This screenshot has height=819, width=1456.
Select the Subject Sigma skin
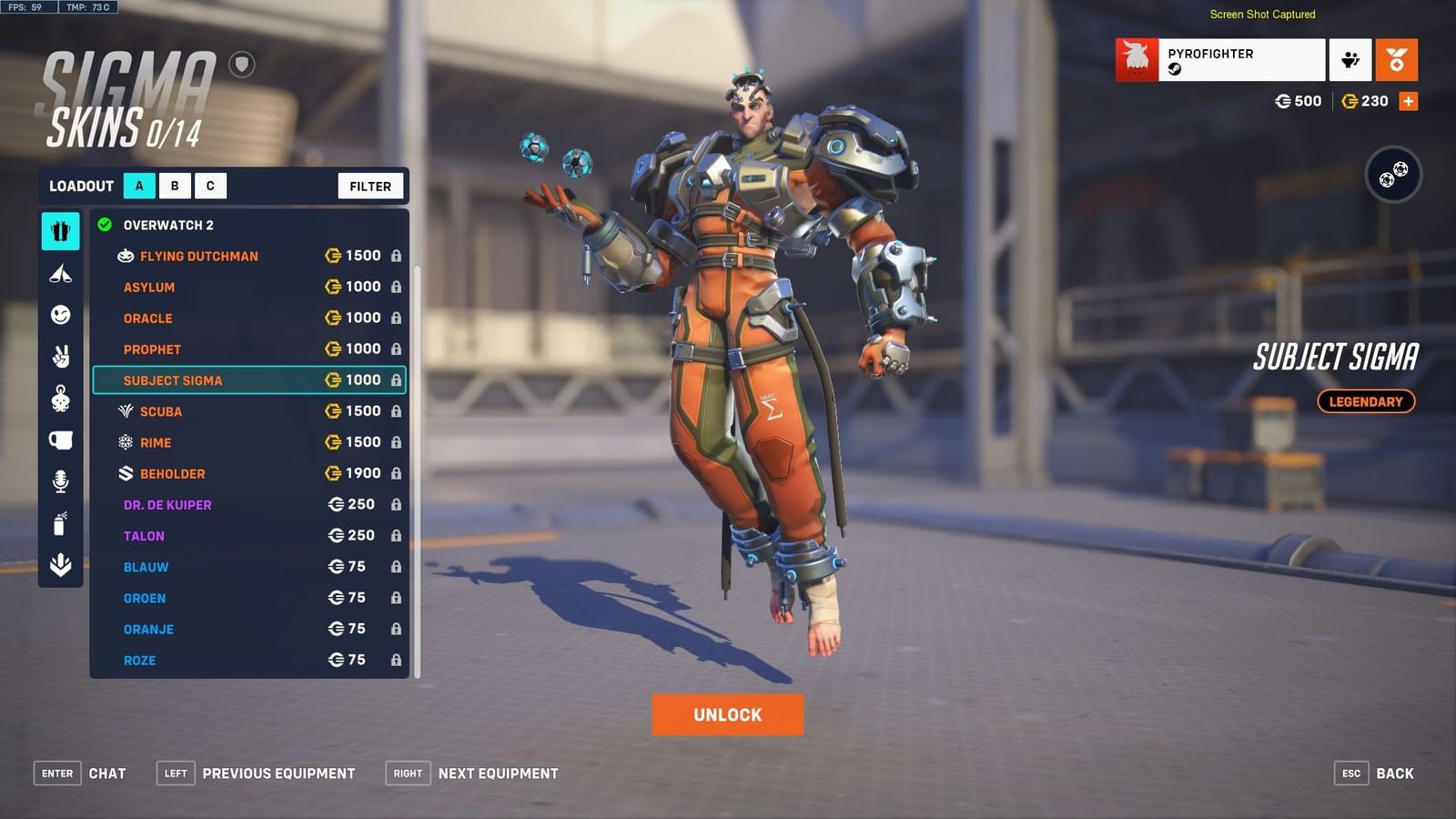[x=172, y=380]
